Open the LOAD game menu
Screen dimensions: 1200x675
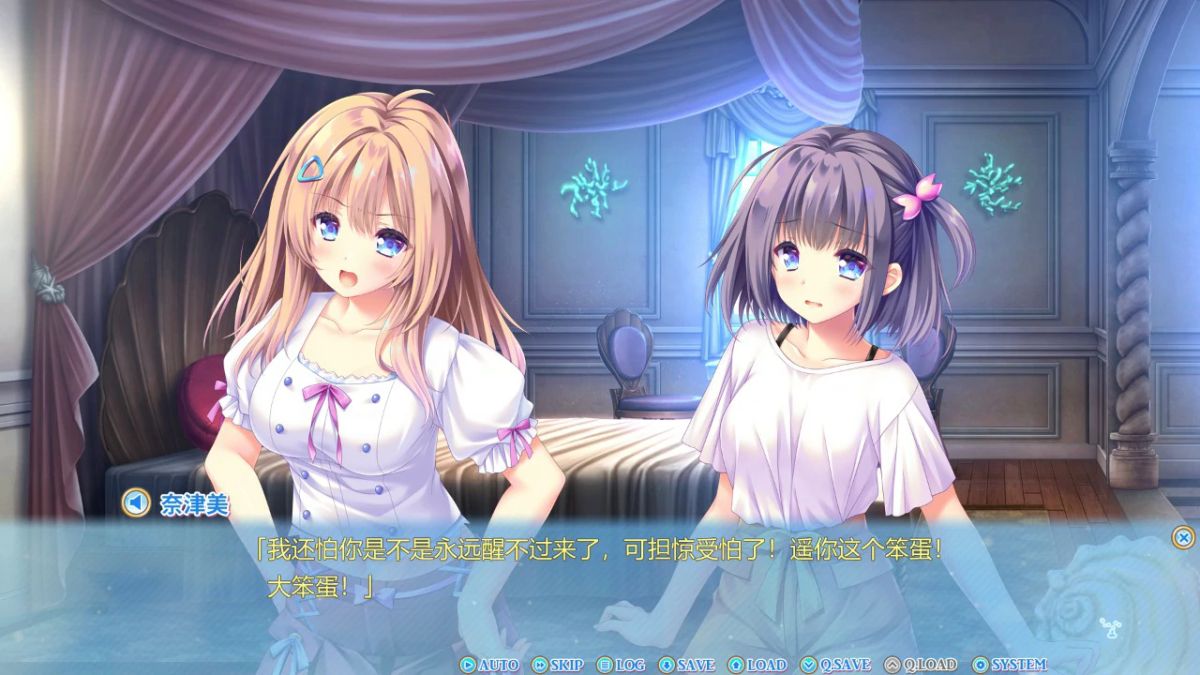tap(757, 664)
